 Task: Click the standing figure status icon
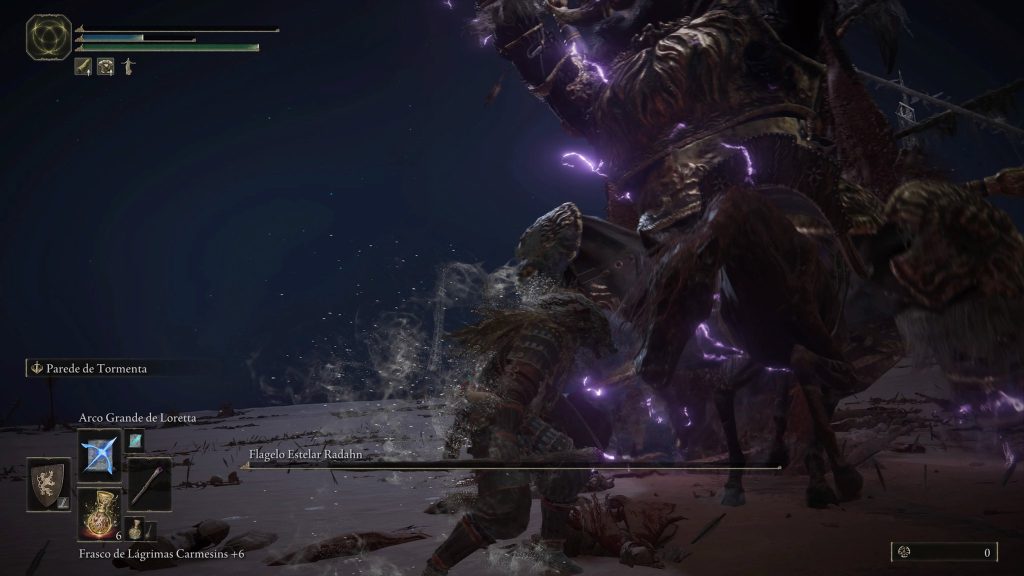pos(127,67)
